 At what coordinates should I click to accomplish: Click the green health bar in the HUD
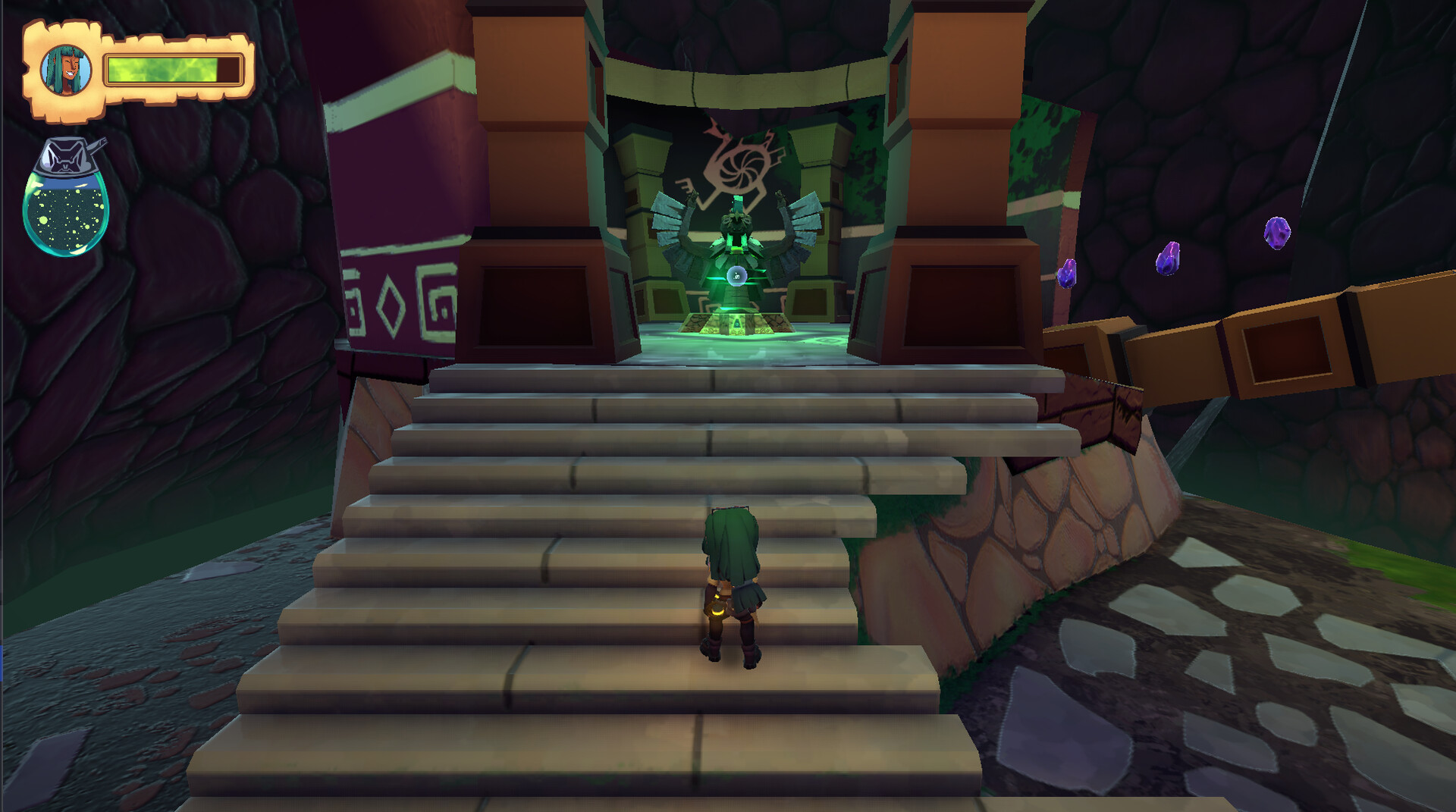coord(174,69)
